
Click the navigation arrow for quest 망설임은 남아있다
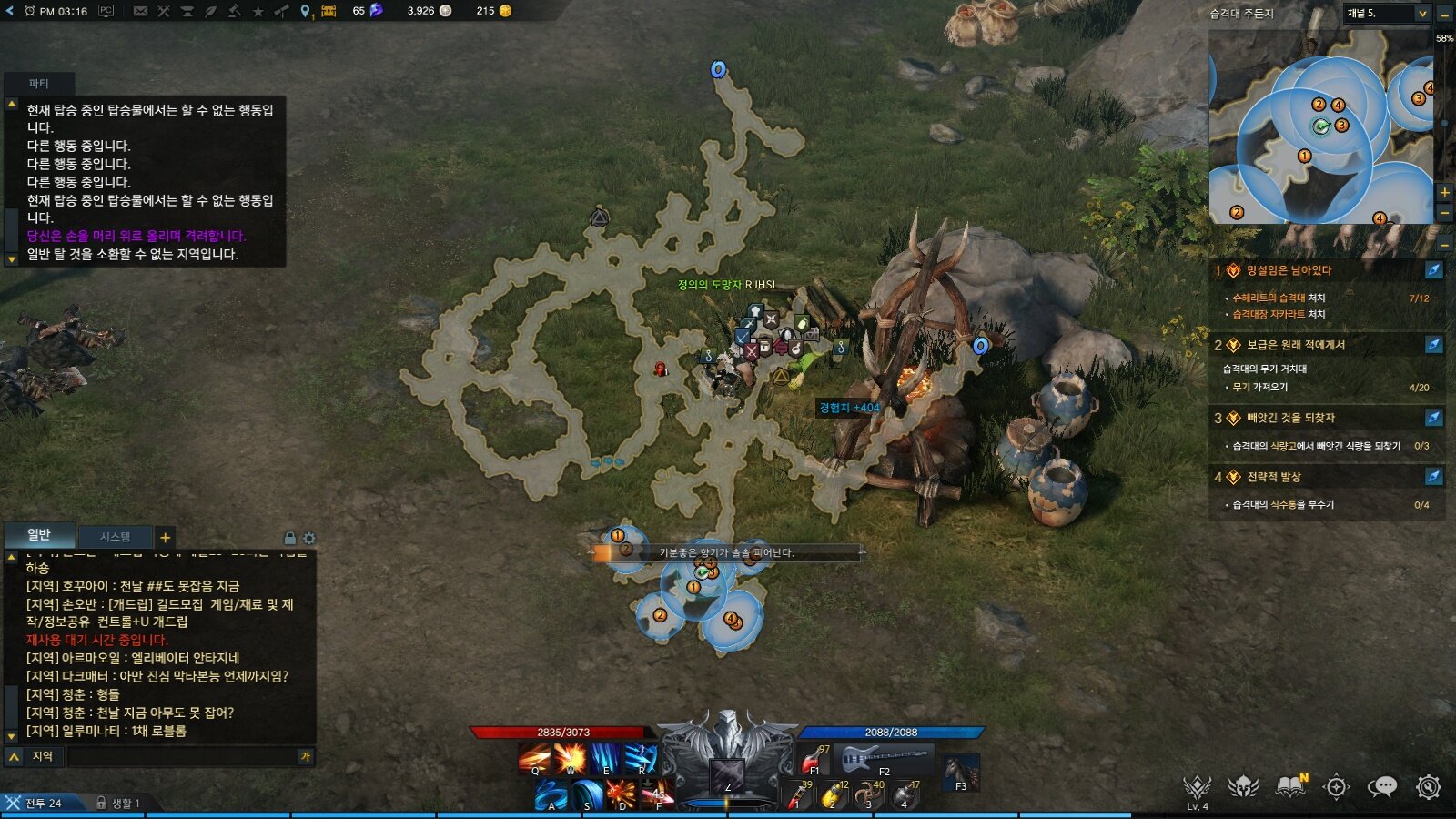(1431, 271)
